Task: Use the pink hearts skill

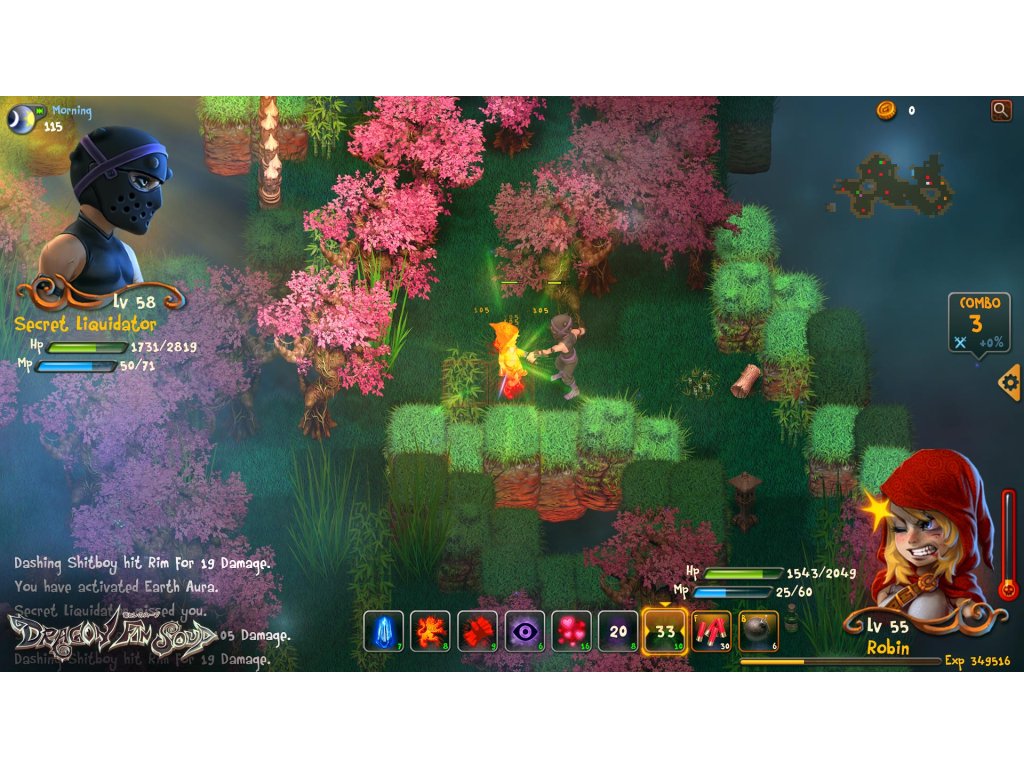Action: click(x=572, y=632)
